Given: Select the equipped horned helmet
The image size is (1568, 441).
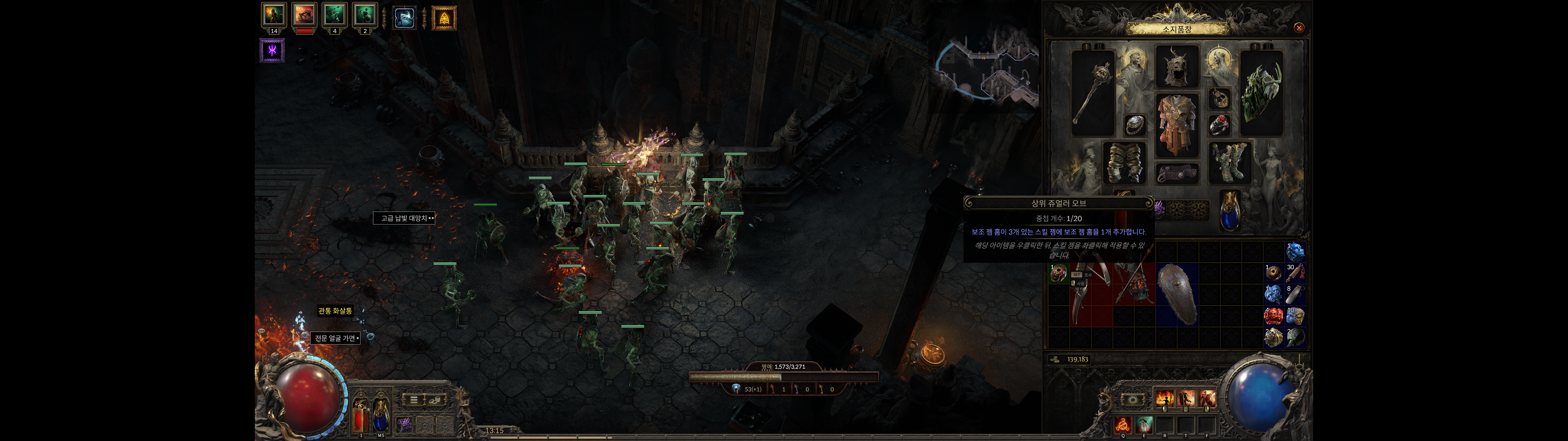Looking at the screenshot, I should click(1177, 66).
